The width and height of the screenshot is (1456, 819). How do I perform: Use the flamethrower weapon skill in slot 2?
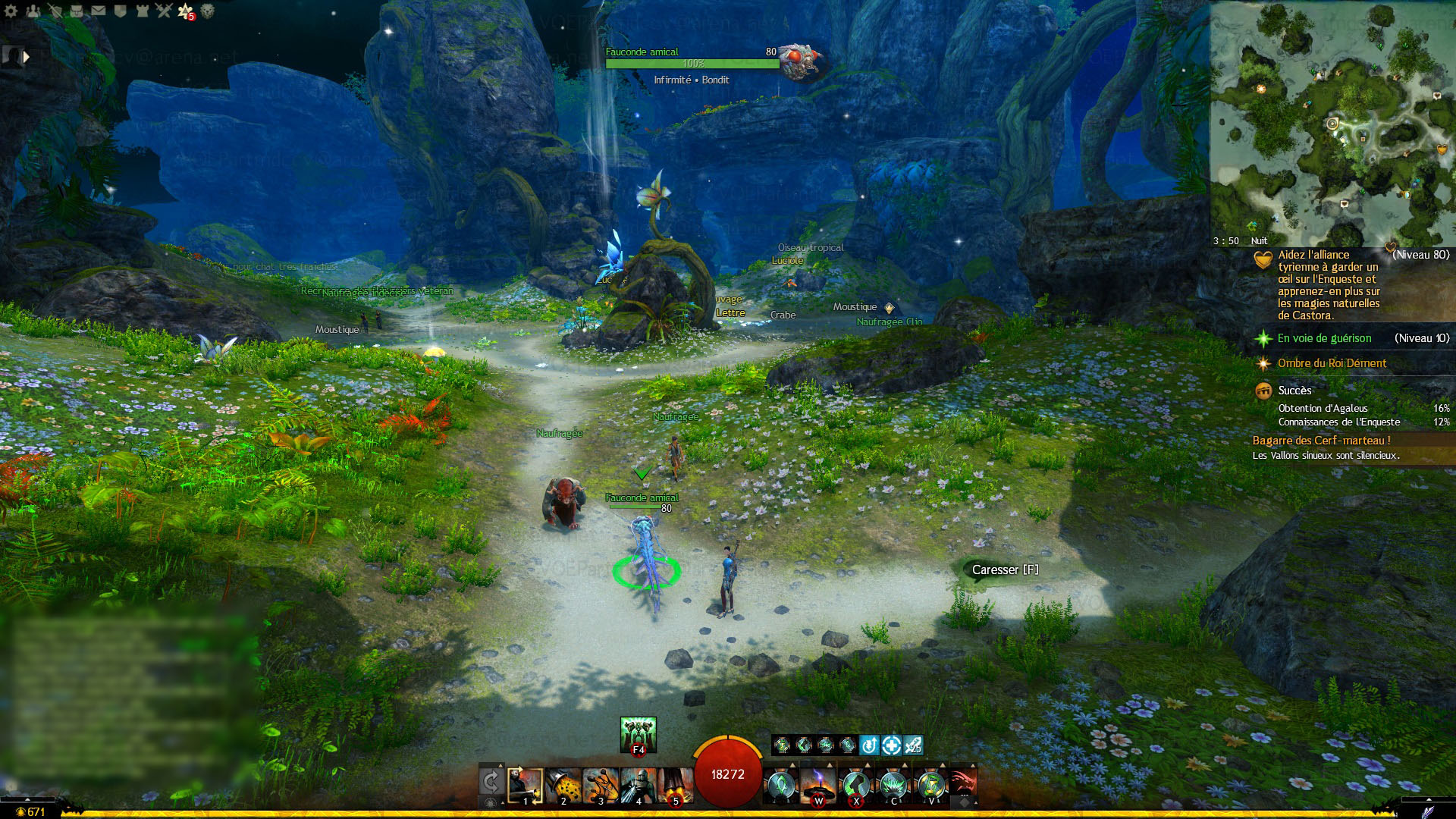[x=563, y=785]
